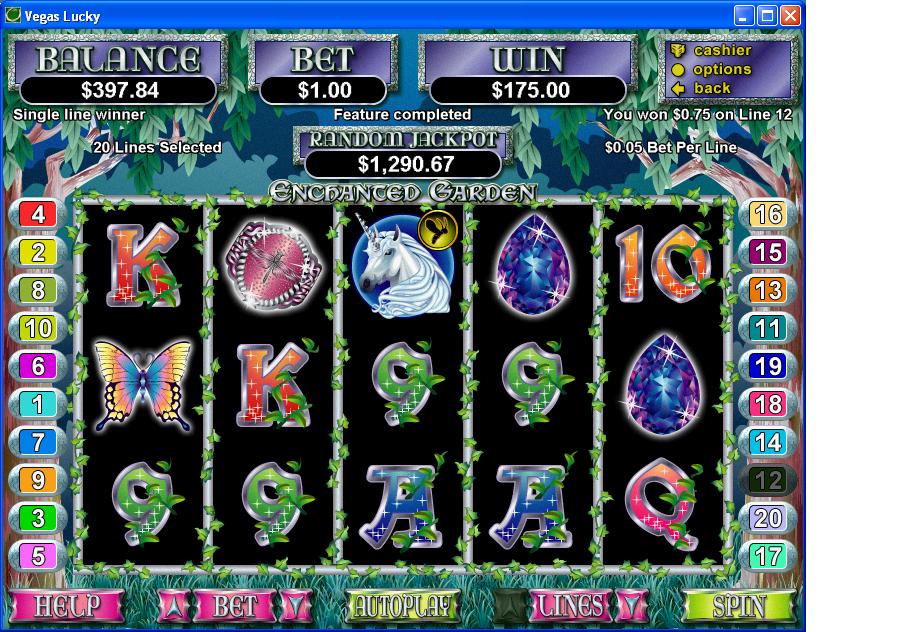This screenshot has width=924, height=632.
Task: Close the Vegas Lucky window
Action: coord(790,15)
